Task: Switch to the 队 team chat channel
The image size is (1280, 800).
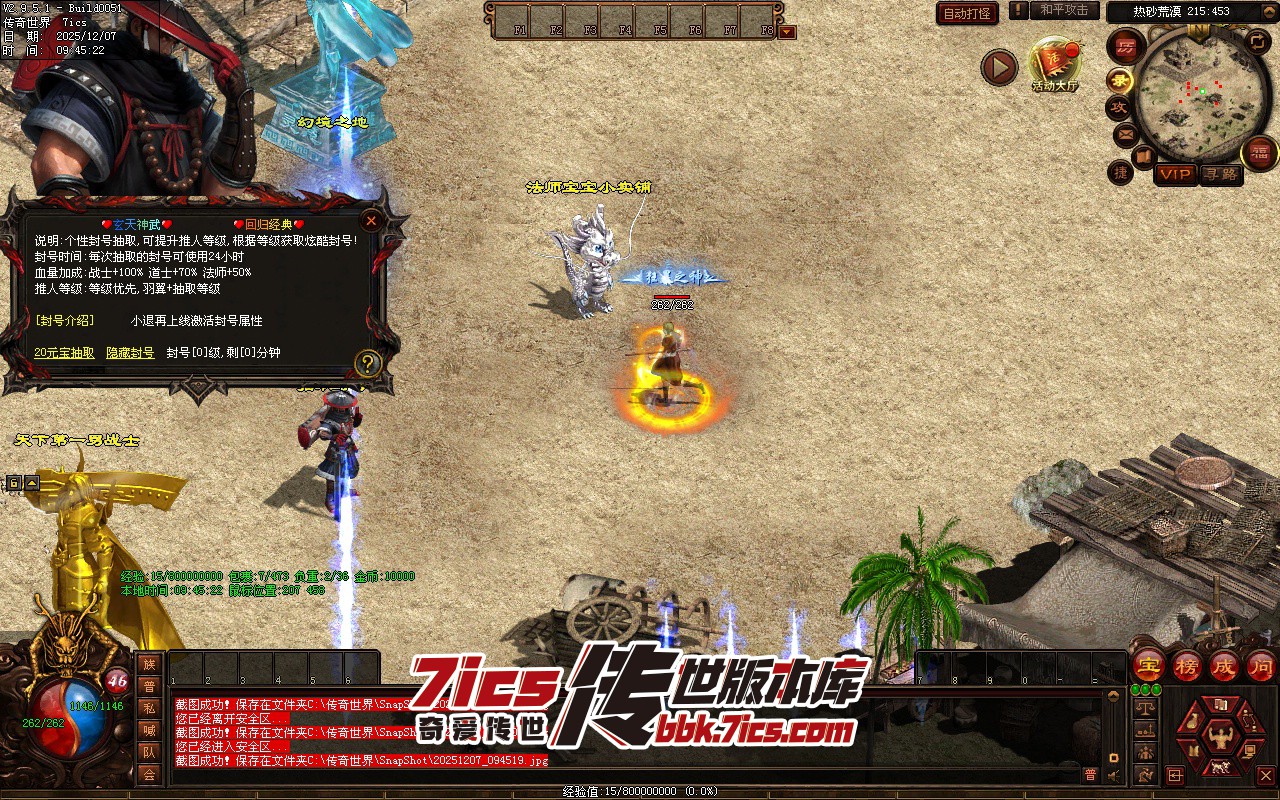Action: pos(149,752)
